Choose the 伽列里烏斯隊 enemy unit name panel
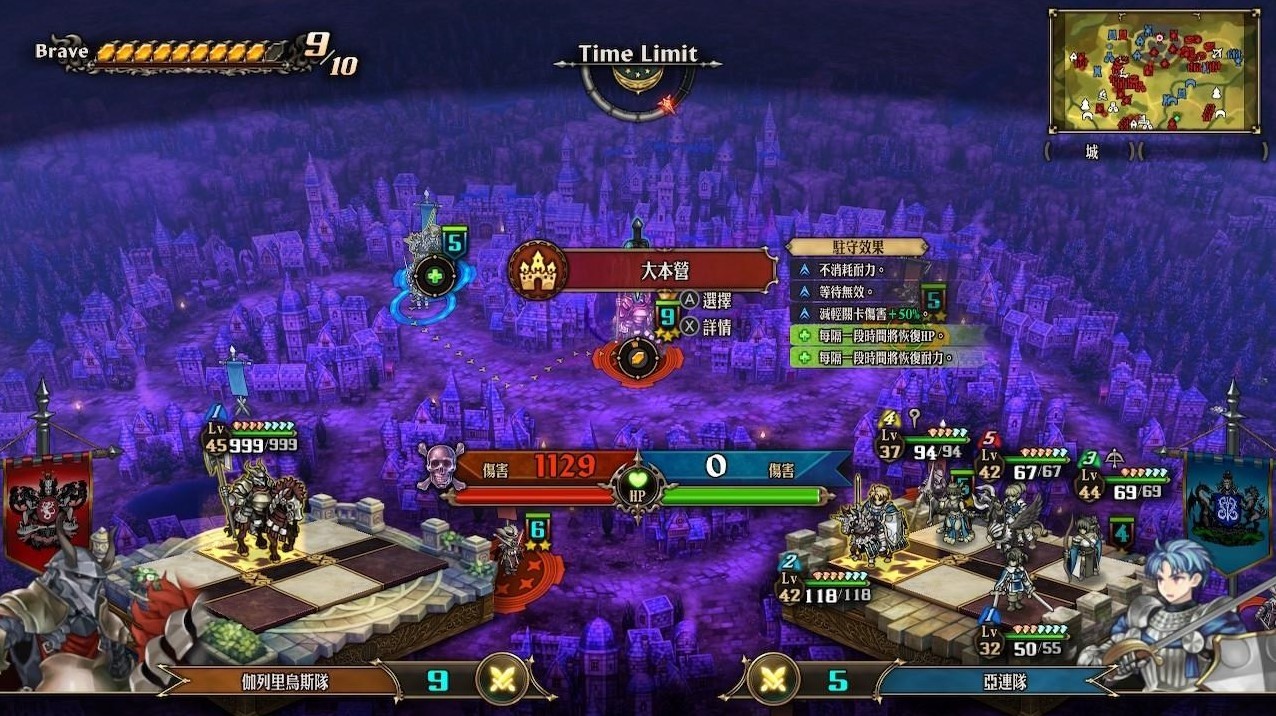The image size is (1276, 716). click(x=288, y=682)
